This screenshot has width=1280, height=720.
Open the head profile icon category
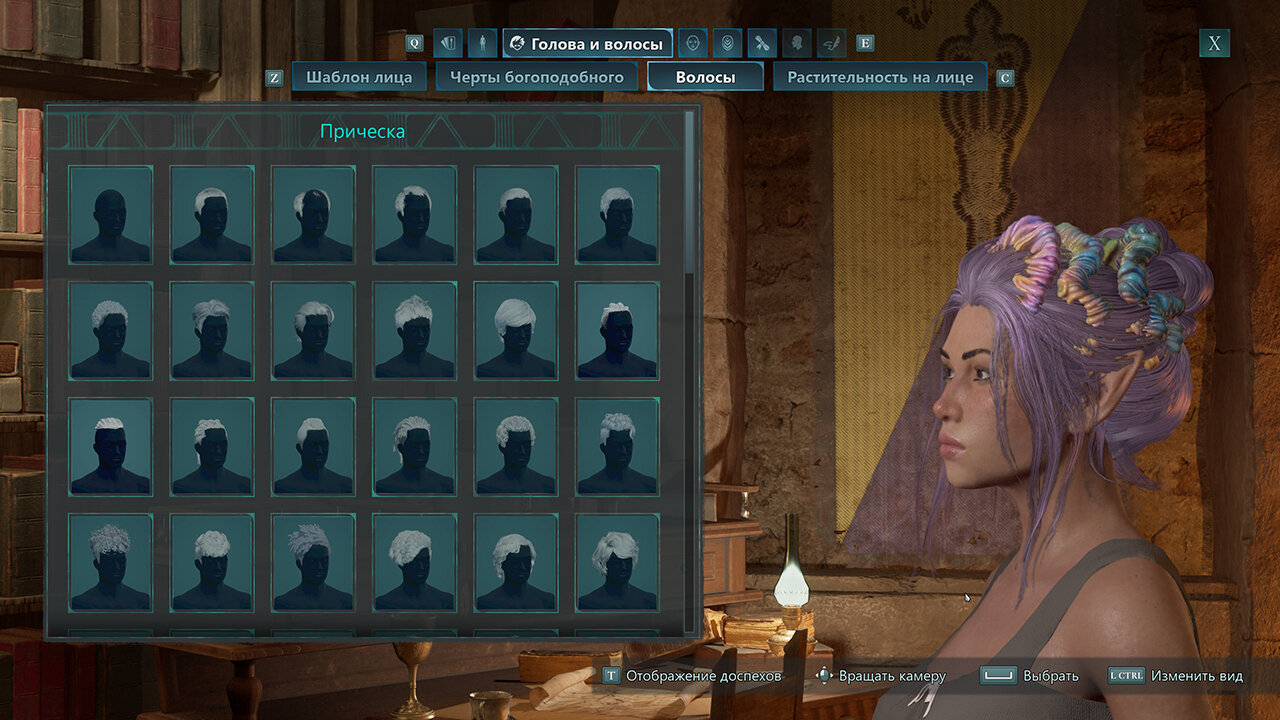(796, 43)
